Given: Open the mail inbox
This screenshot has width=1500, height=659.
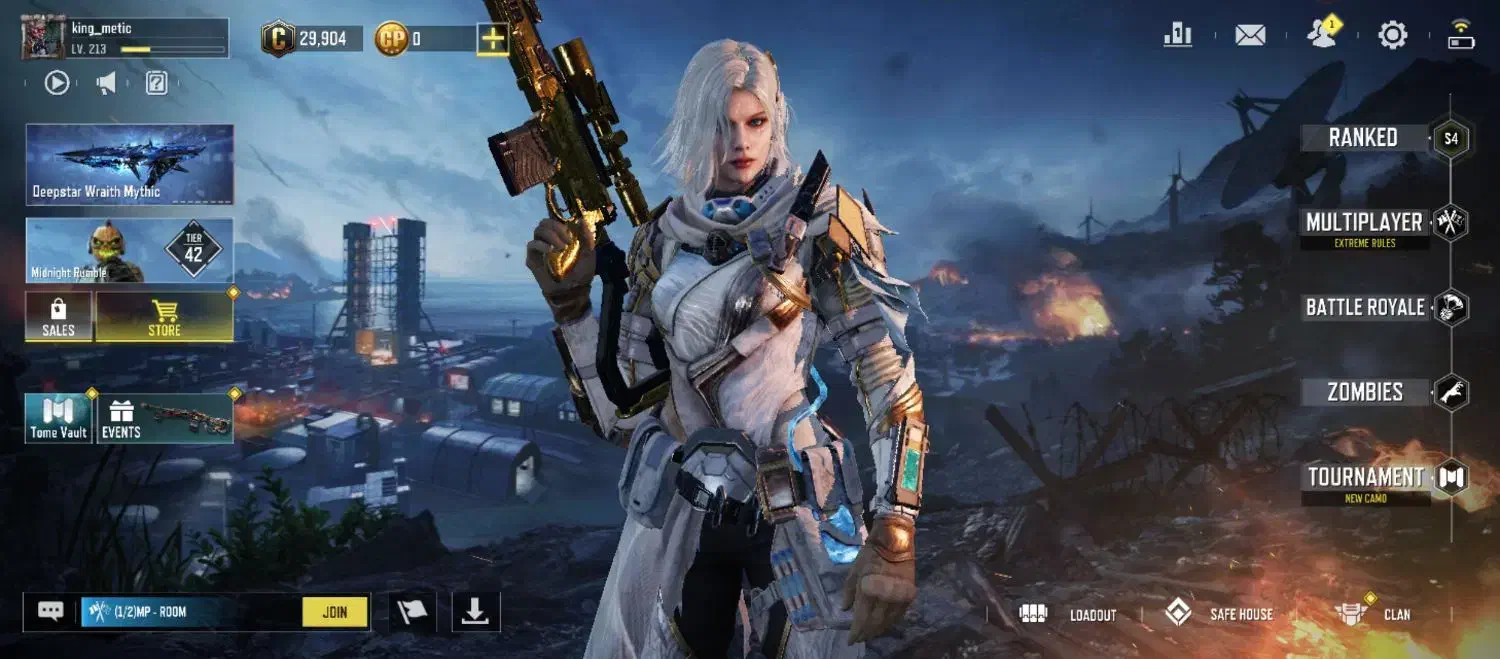Looking at the screenshot, I should (1250, 36).
